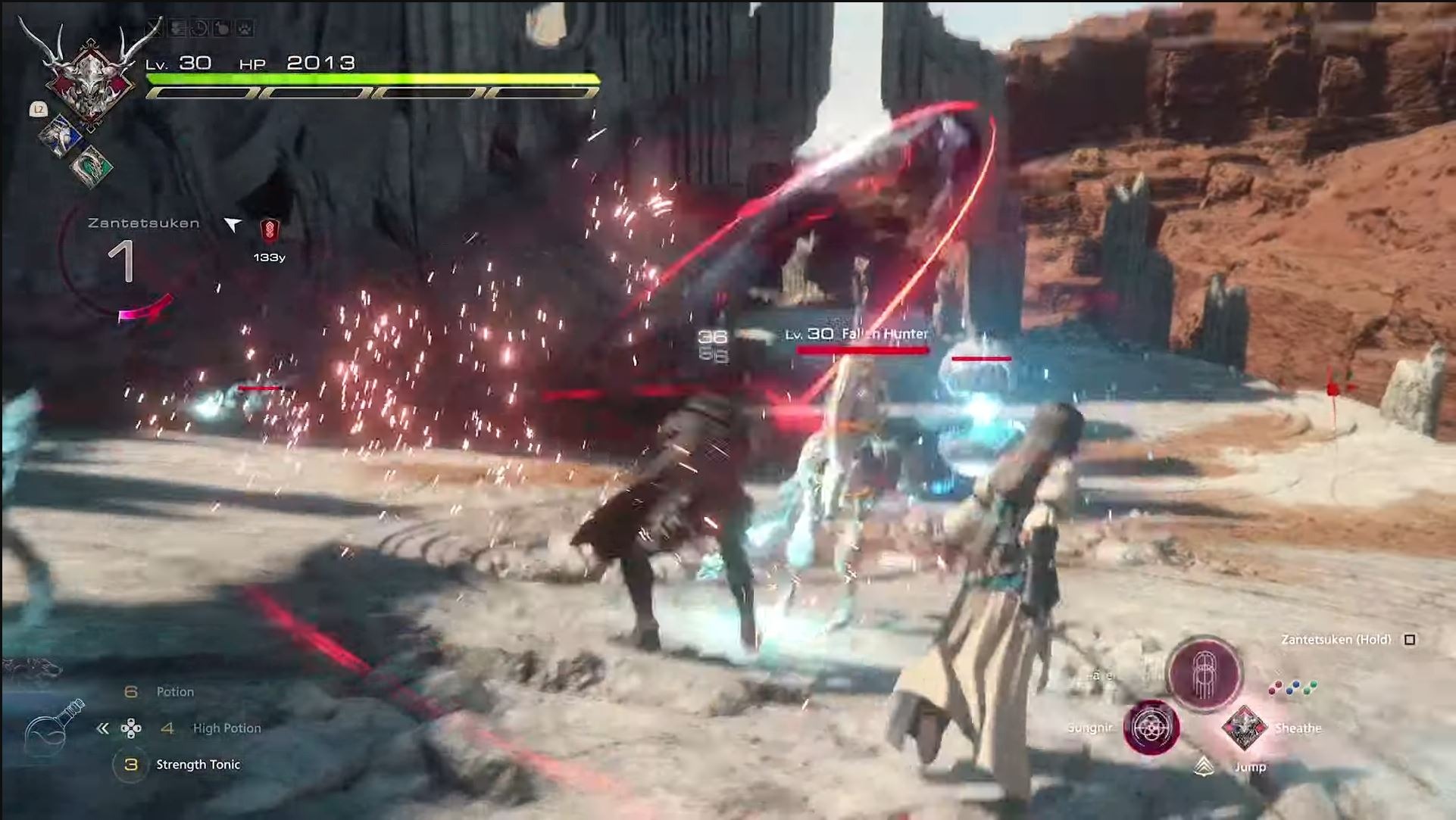Image resolution: width=1456 pixels, height=820 pixels.
Task: Expand the double-chevron beside the D-pad
Action: pos(105,728)
